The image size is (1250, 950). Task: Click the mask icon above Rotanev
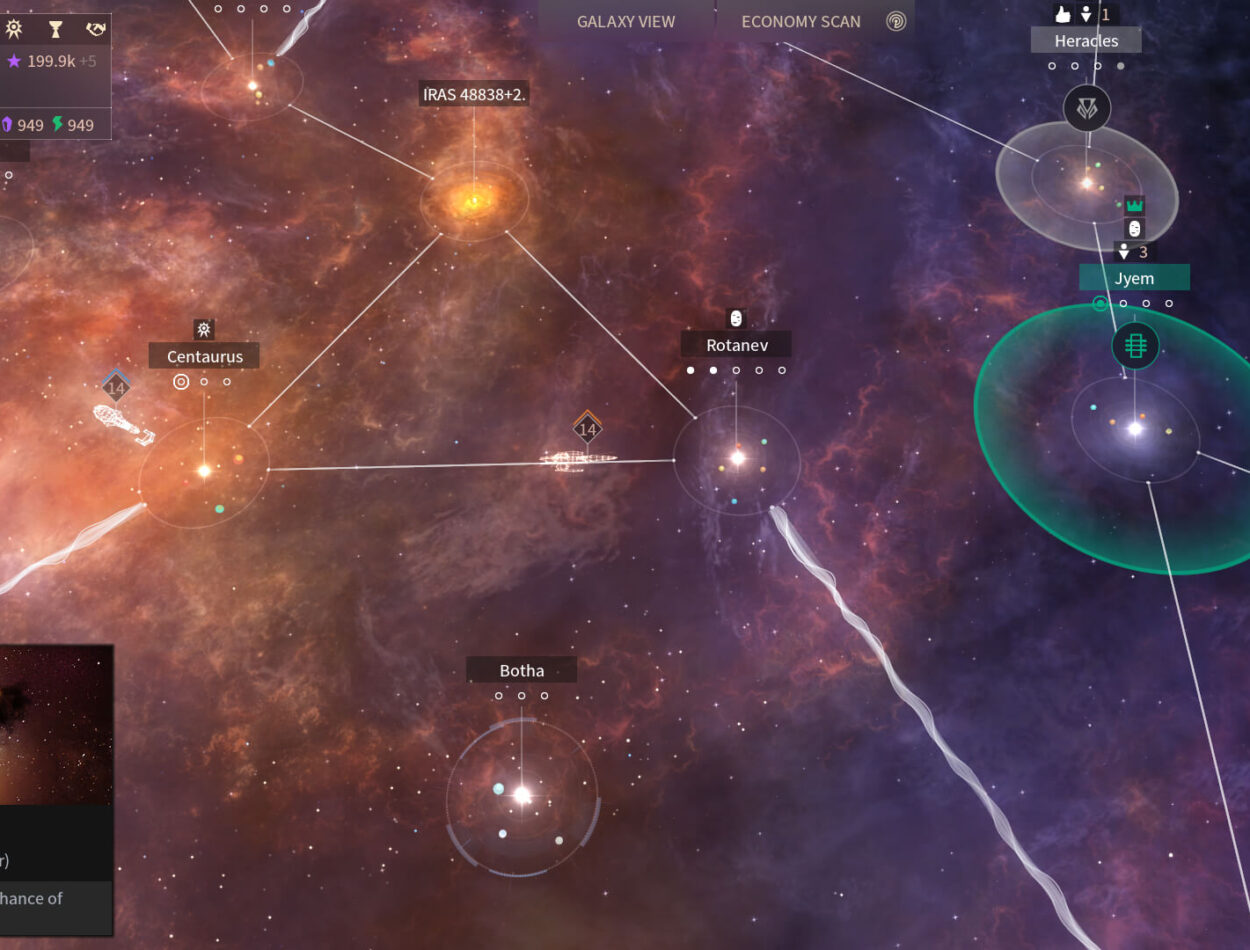pos(736,318)
